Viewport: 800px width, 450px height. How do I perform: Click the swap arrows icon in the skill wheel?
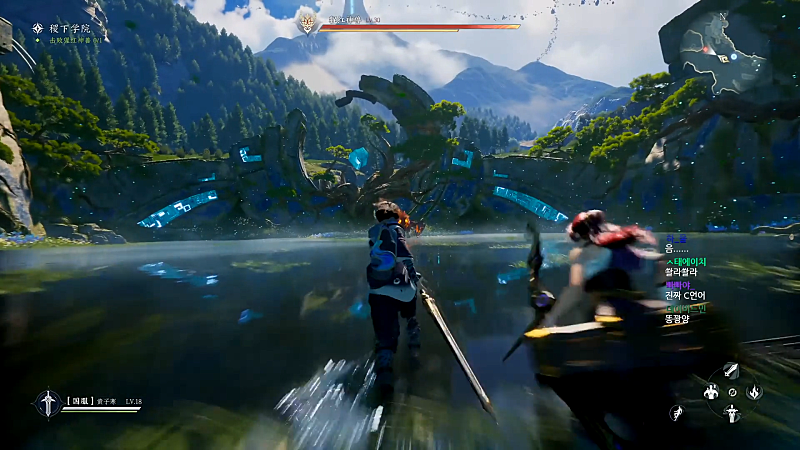[x=733, y=392]
